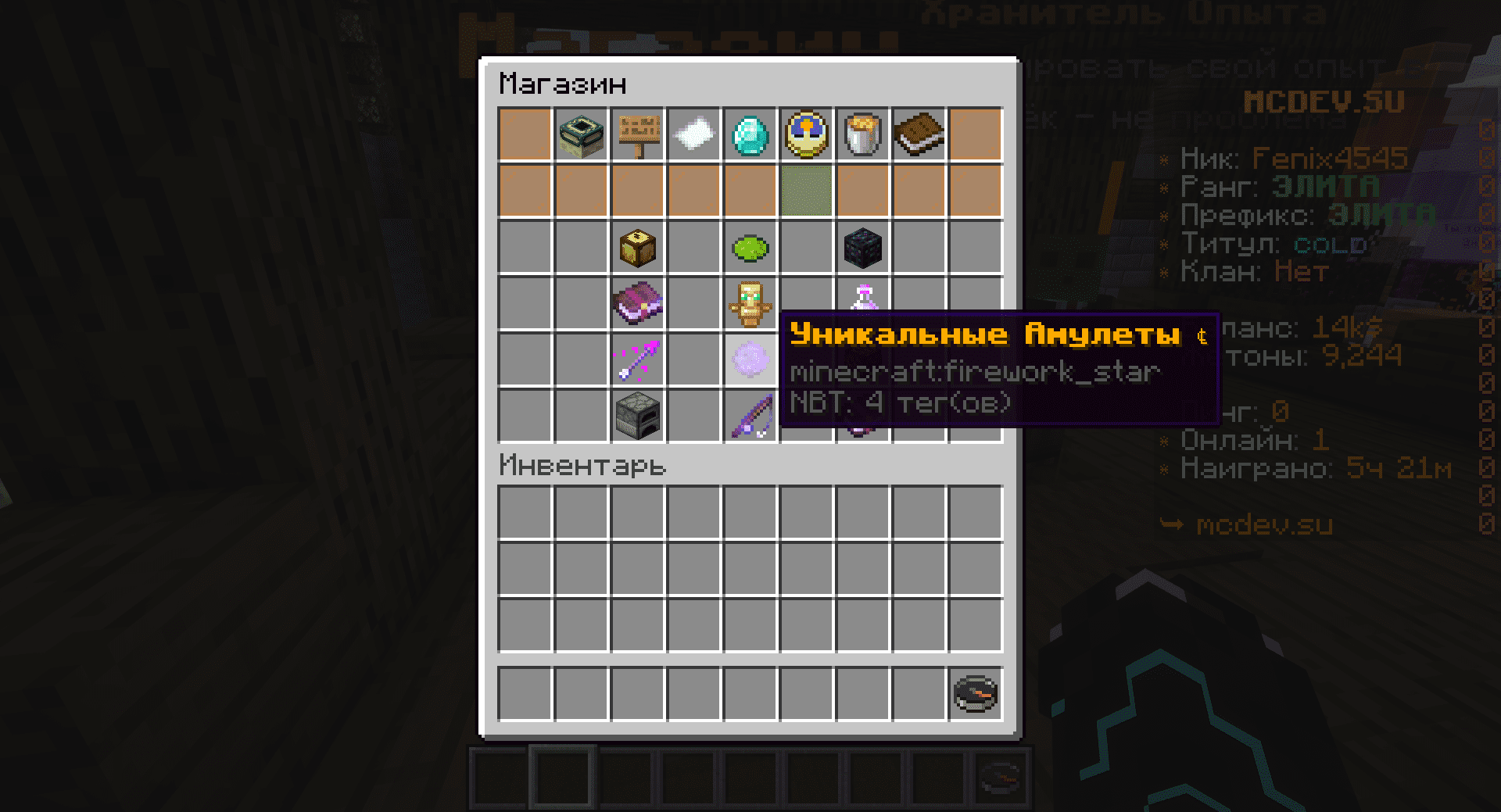Open the purple enchanted book category

point(638,303)
